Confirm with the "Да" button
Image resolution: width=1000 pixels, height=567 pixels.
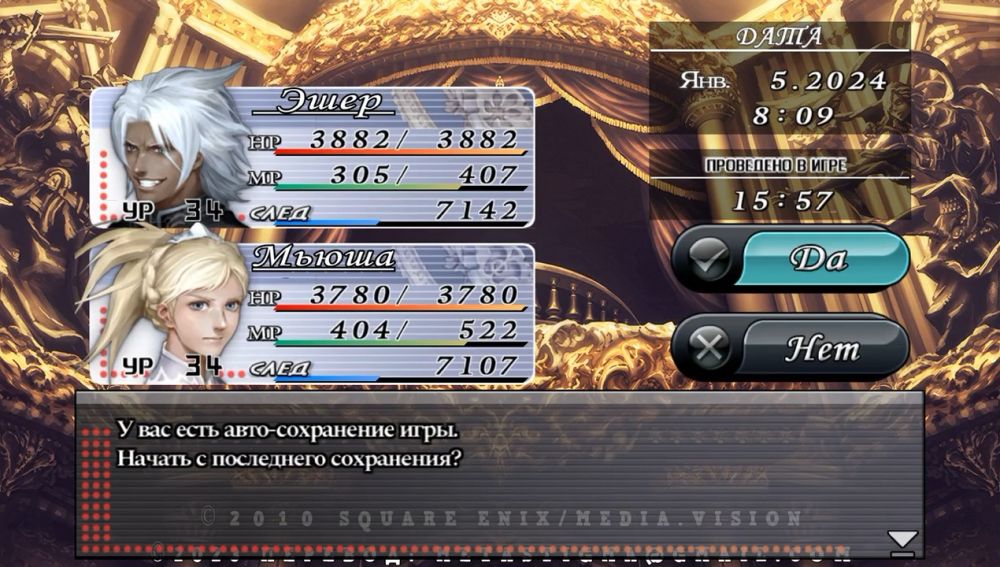click(x=792, y=259)
